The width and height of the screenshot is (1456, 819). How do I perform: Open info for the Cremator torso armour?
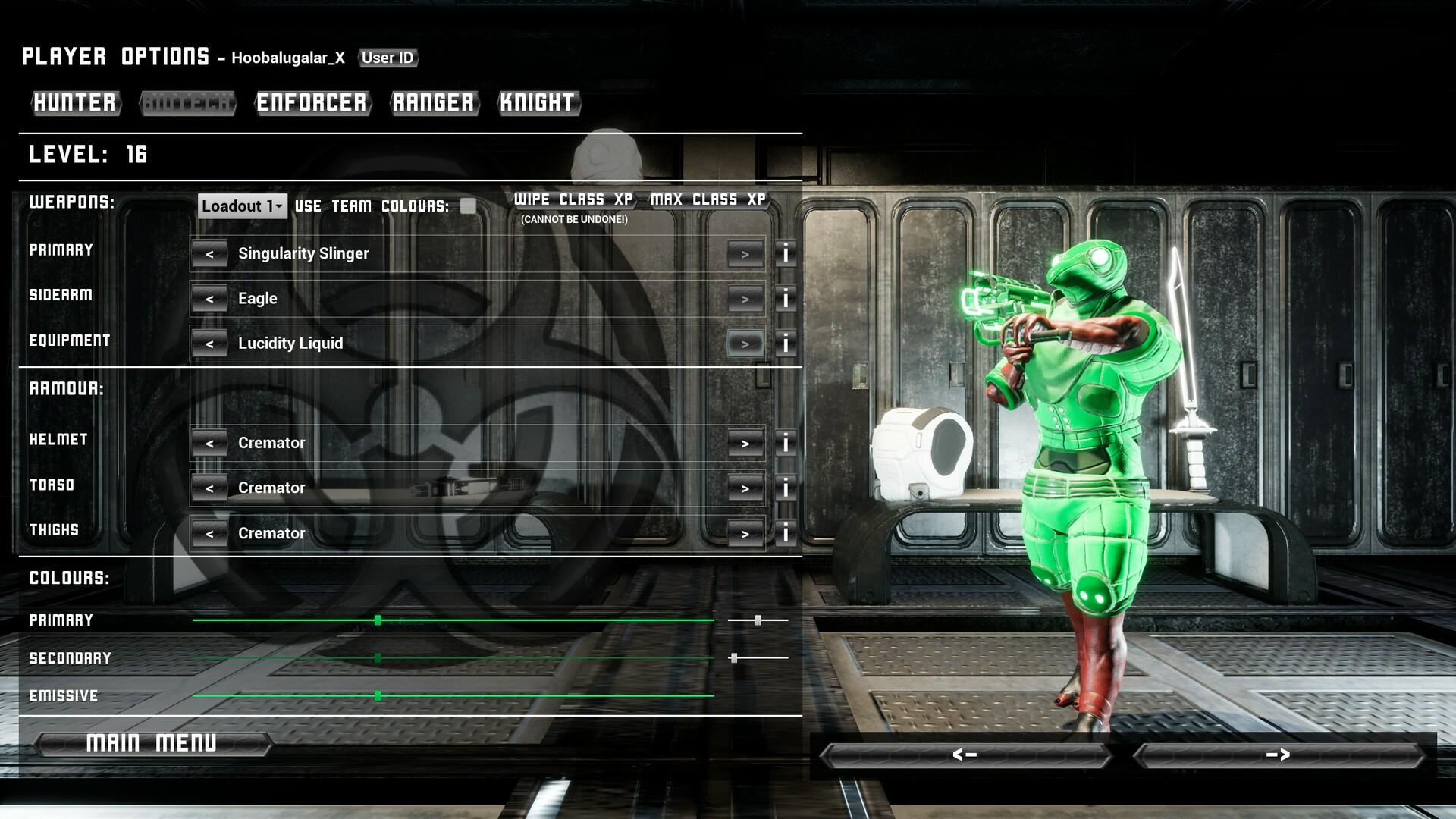[785, 488]
